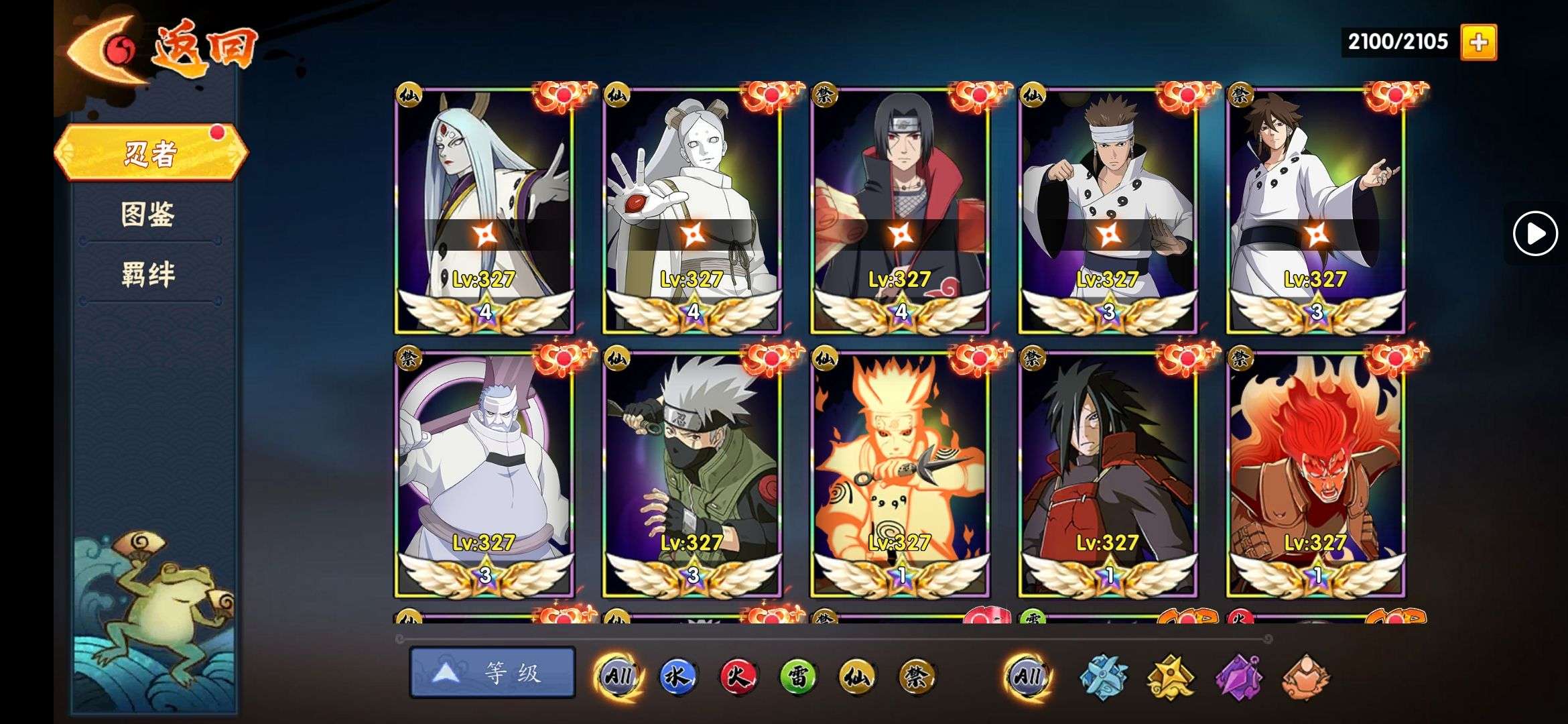Filter by the 仙 attribute
Viewport: 1568px width, 724px height.
(857, 677)
